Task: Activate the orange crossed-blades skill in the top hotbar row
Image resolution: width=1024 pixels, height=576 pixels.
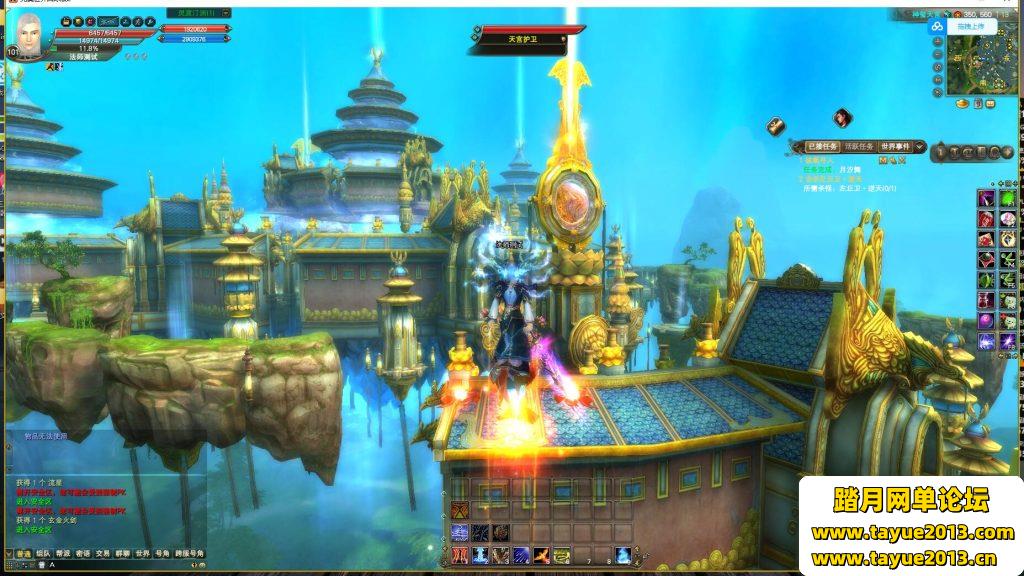Action: (459, 510)
